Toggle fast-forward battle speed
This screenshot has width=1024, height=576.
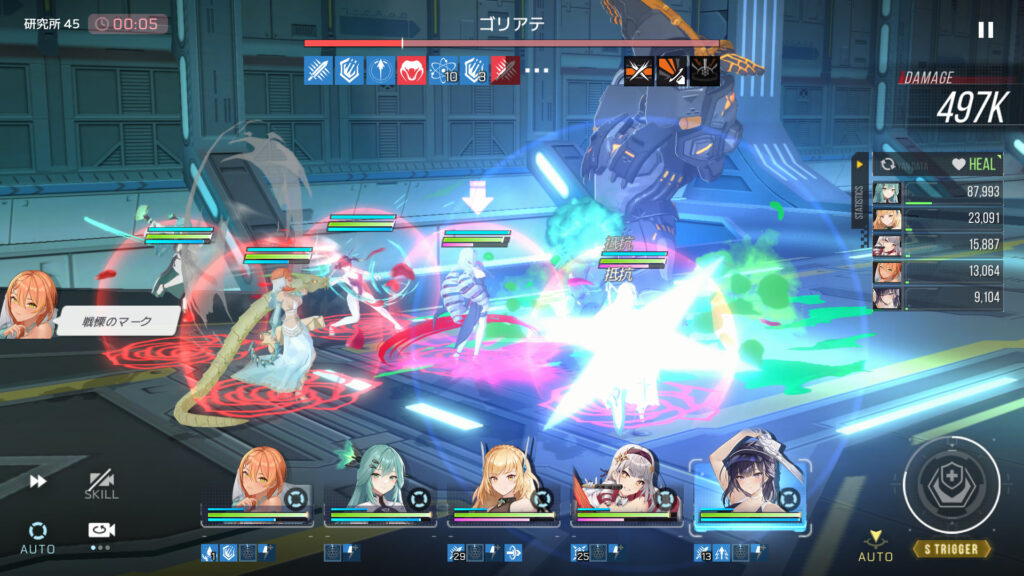coord(38,482)
